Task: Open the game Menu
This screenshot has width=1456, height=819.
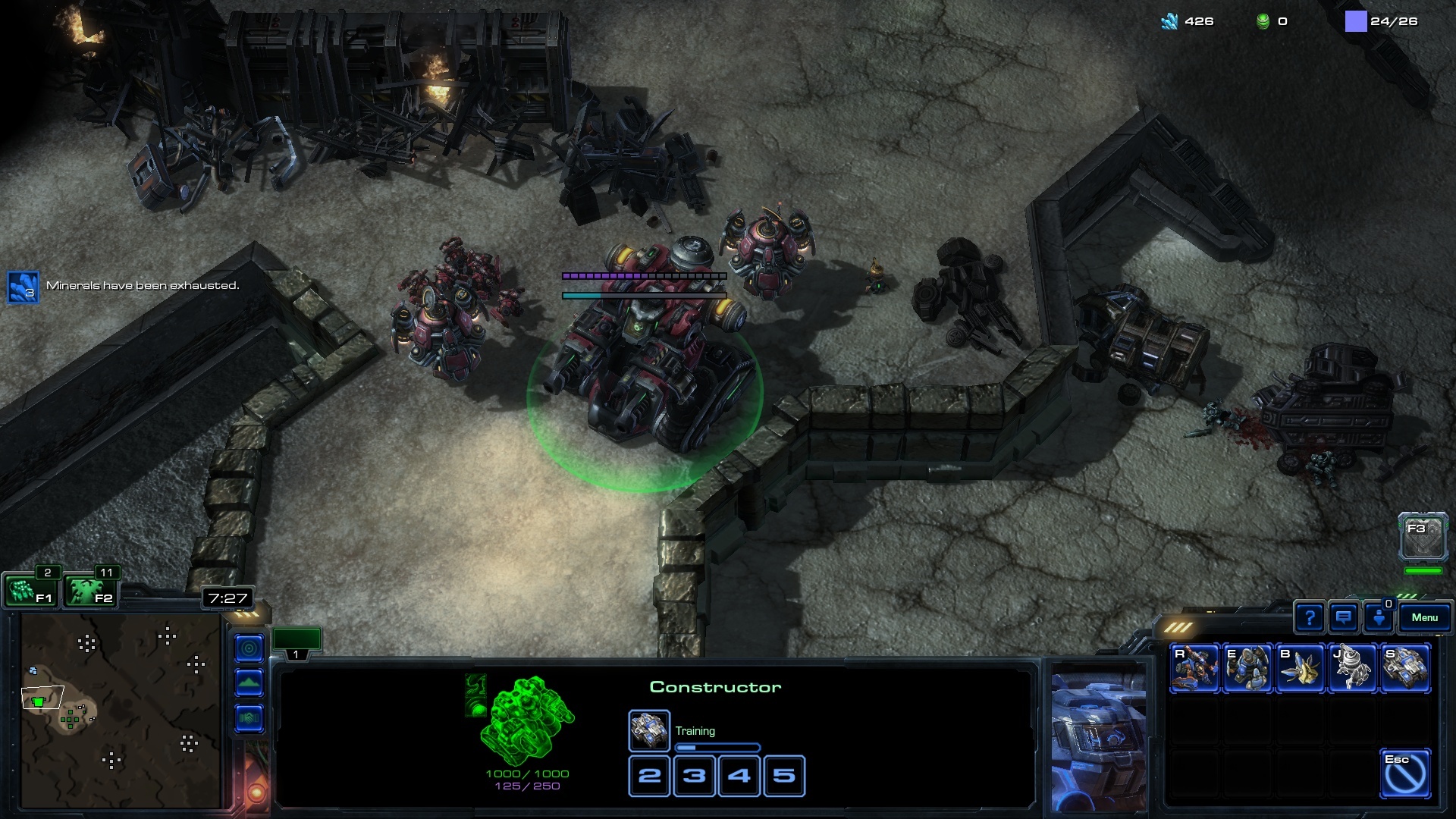Action: click(x=1424, y=618)
